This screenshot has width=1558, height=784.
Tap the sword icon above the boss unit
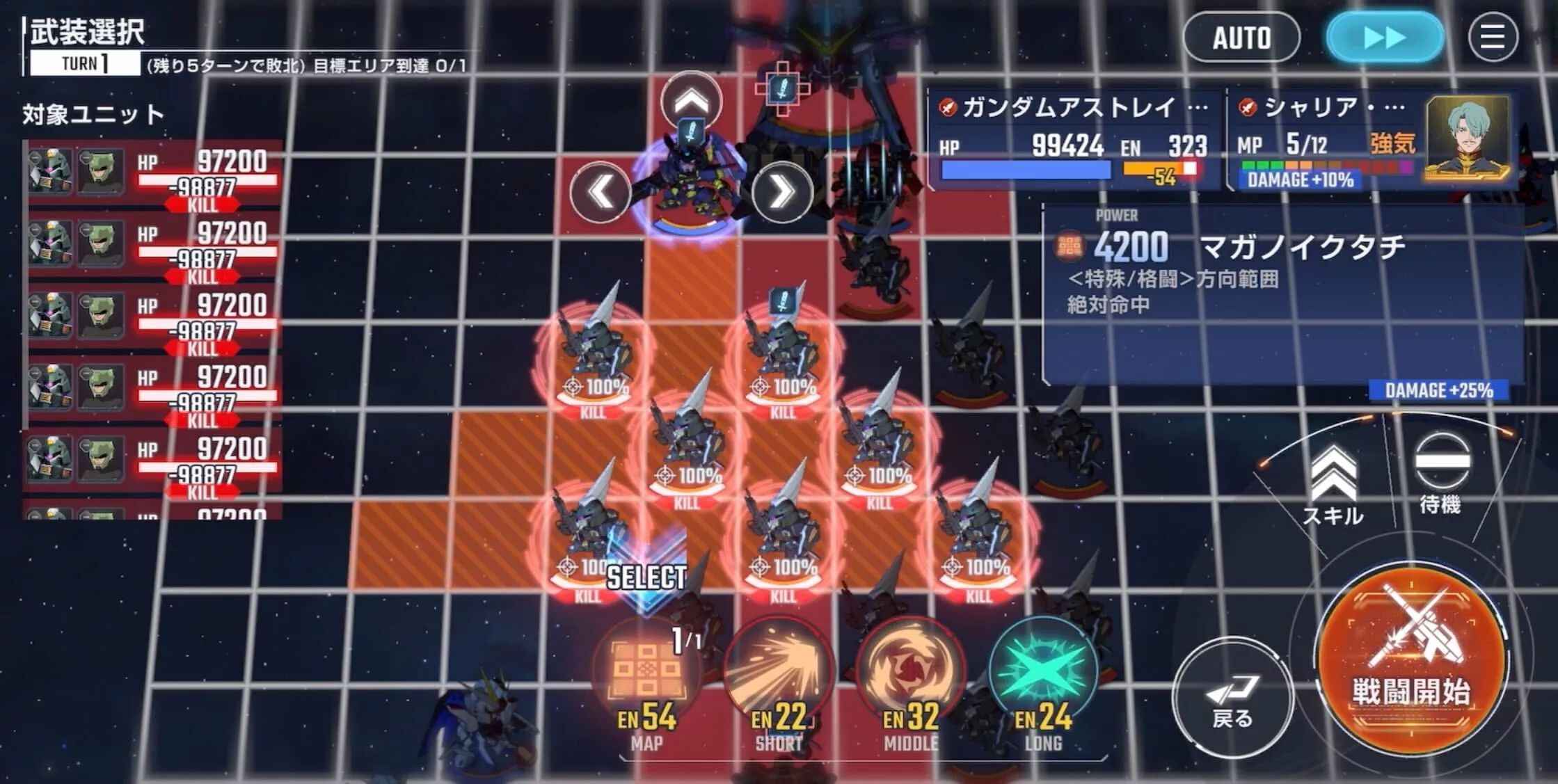pos(784,89)
